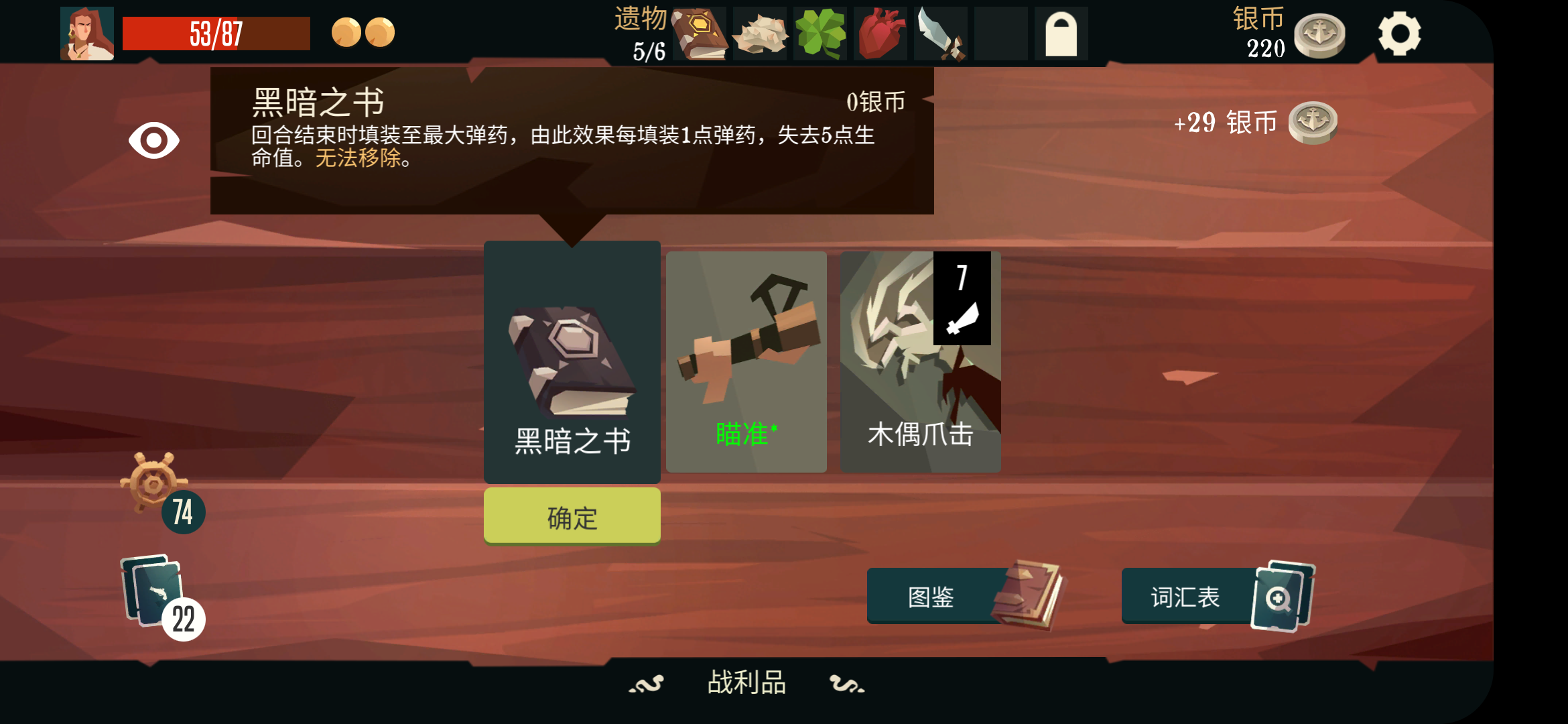Click the dagger relic icon
1568x724 pixels.
click(x=939, y=34)
